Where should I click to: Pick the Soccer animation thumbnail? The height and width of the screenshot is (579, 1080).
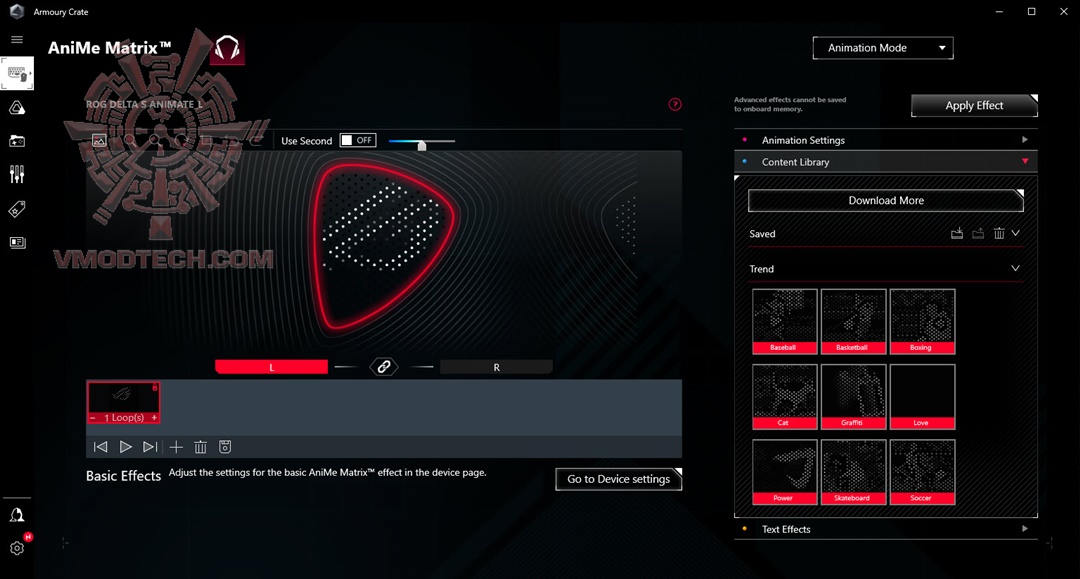click(x=922, y=471)
